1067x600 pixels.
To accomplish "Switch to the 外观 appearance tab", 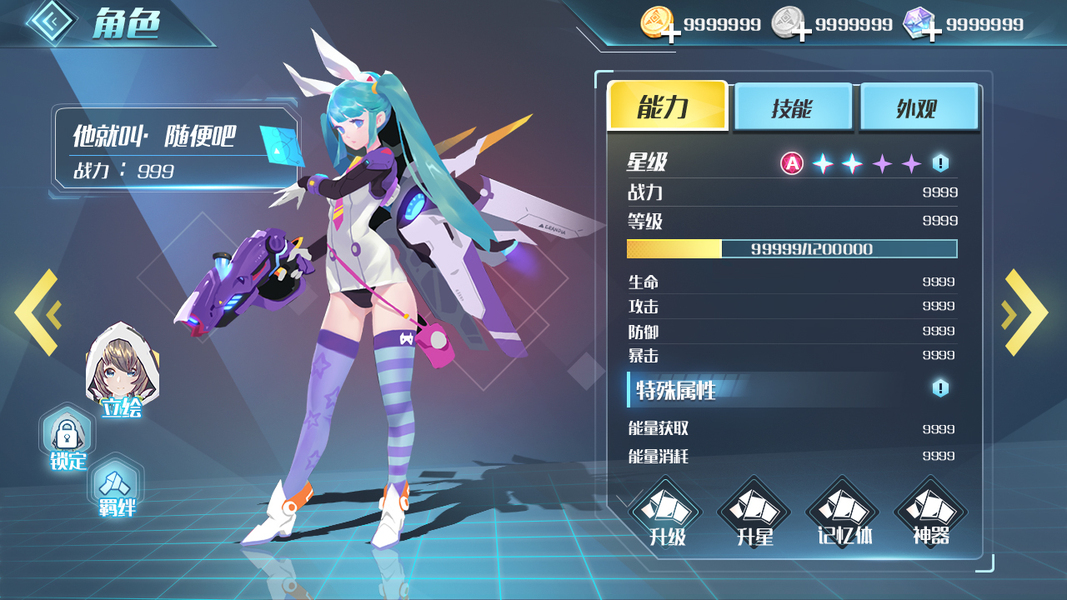I will [918, 108].
